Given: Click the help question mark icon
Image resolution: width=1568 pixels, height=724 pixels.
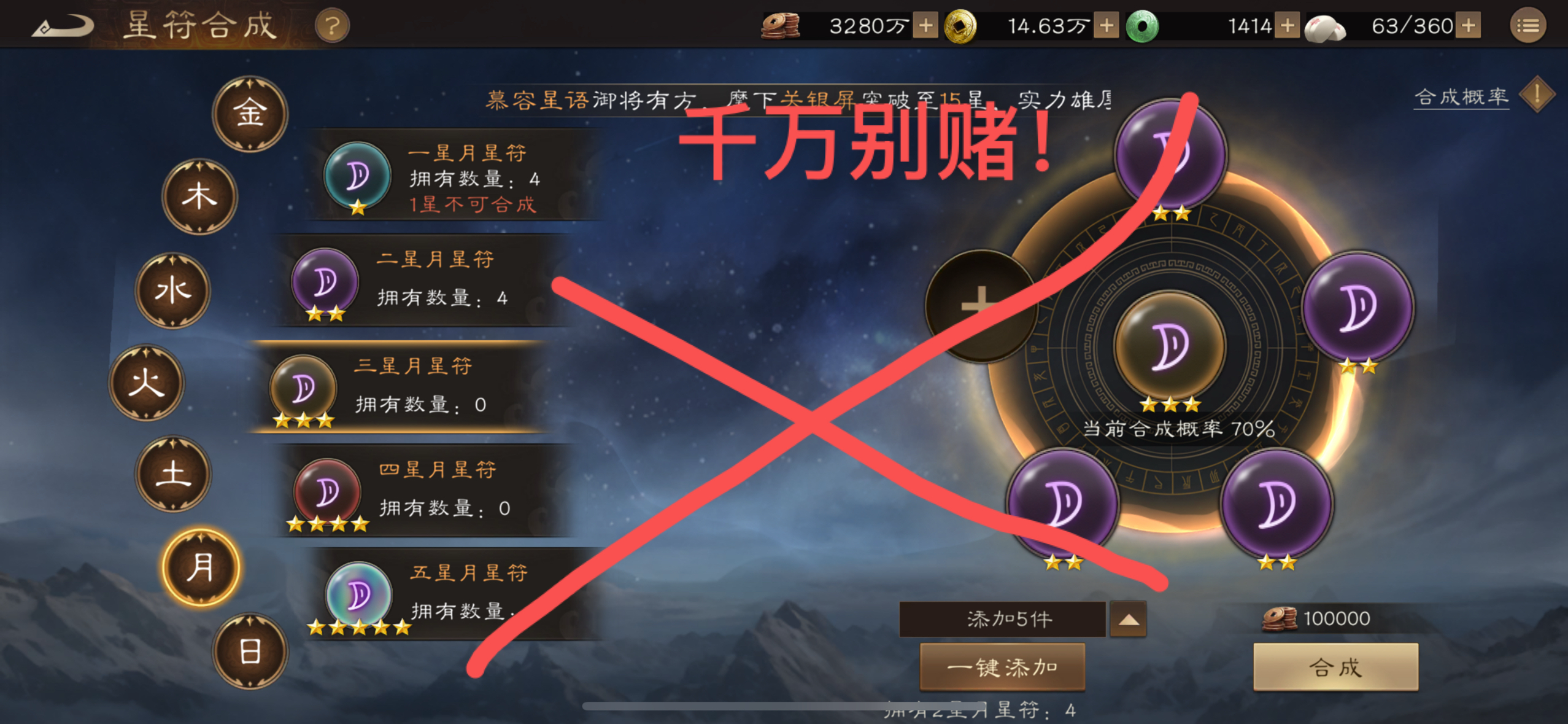Looking at the screenshot, I should point(331,25).
